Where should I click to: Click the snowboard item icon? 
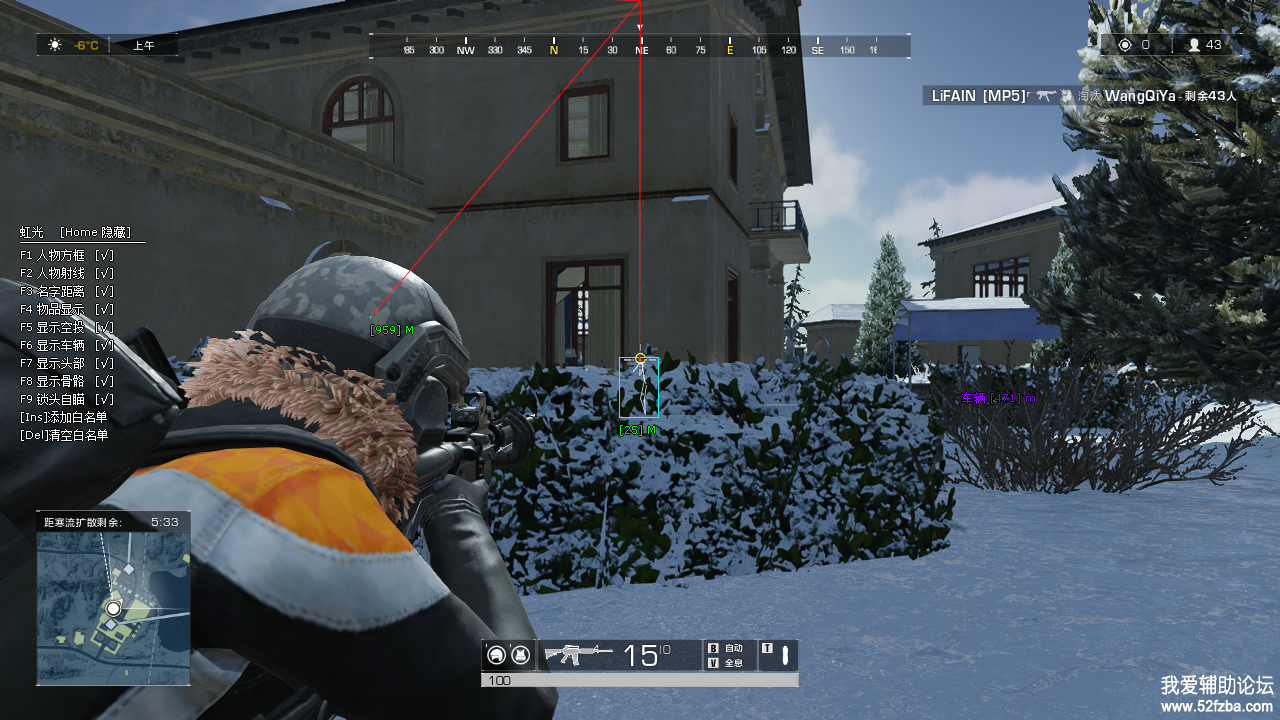pos(785,656)
